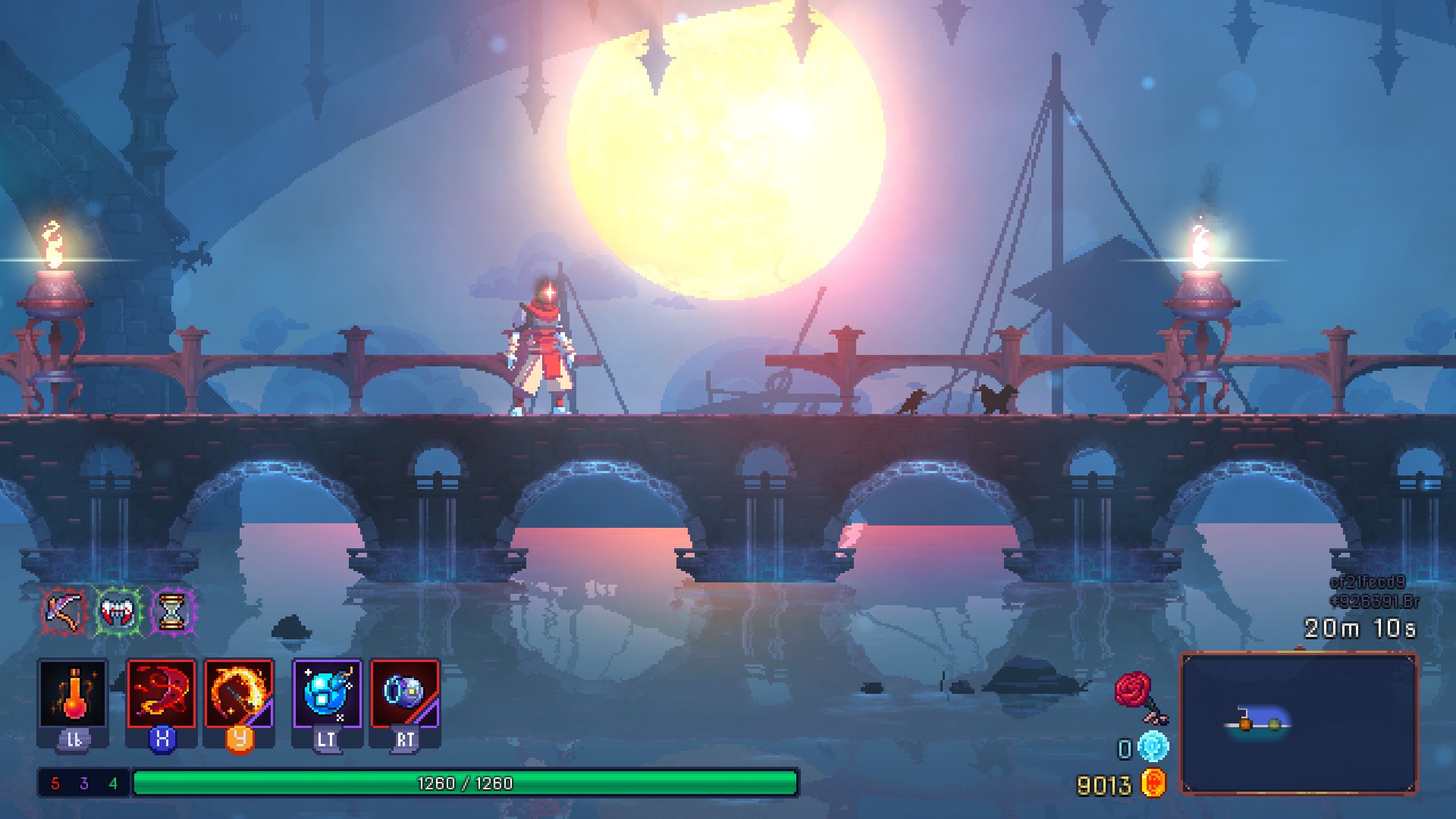Open the minimap panel
Viewport: 1456px width, 819px height.
click(x=1299, y=724)
